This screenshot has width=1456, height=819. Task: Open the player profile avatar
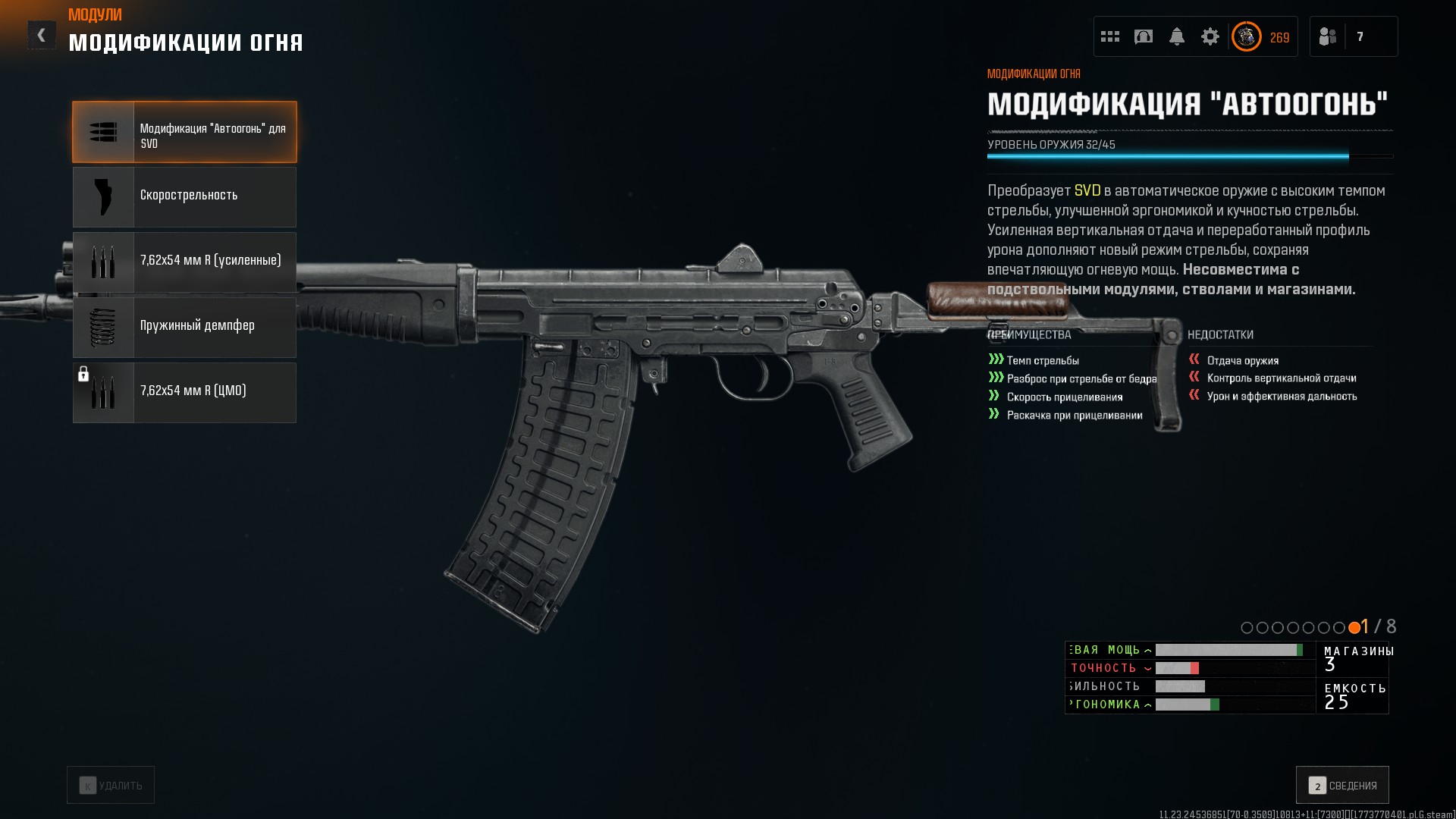(x=1246, y=36)
